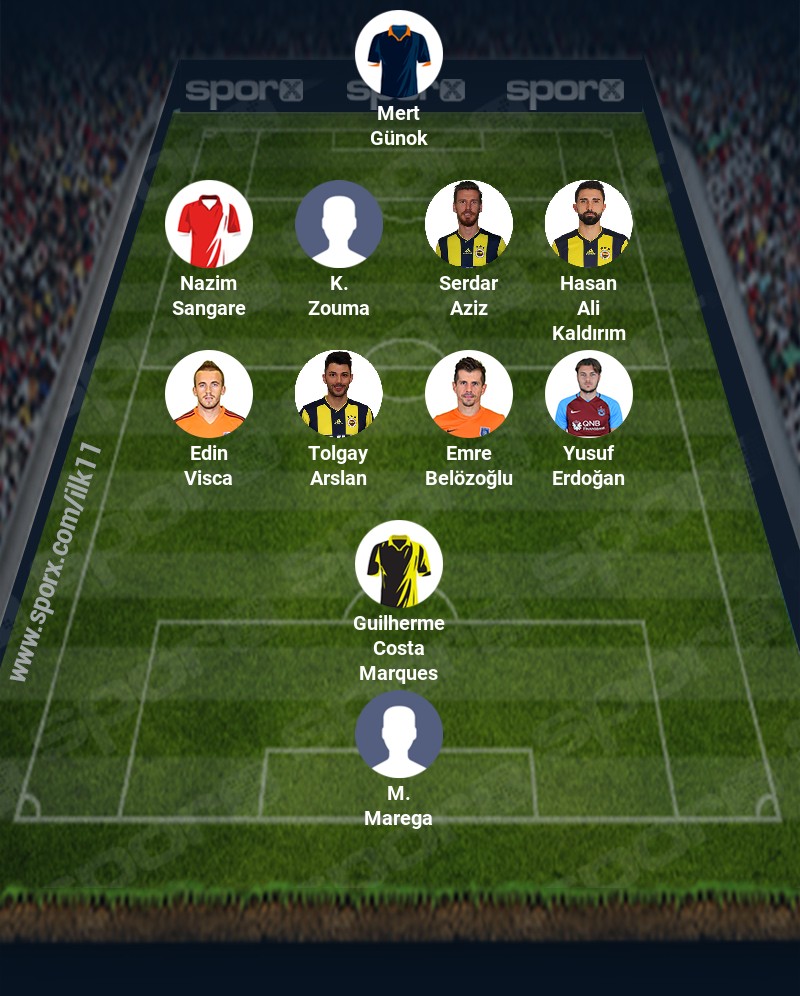Pick Hasan Ali Kaldırım's player photo

coord(589,224)
